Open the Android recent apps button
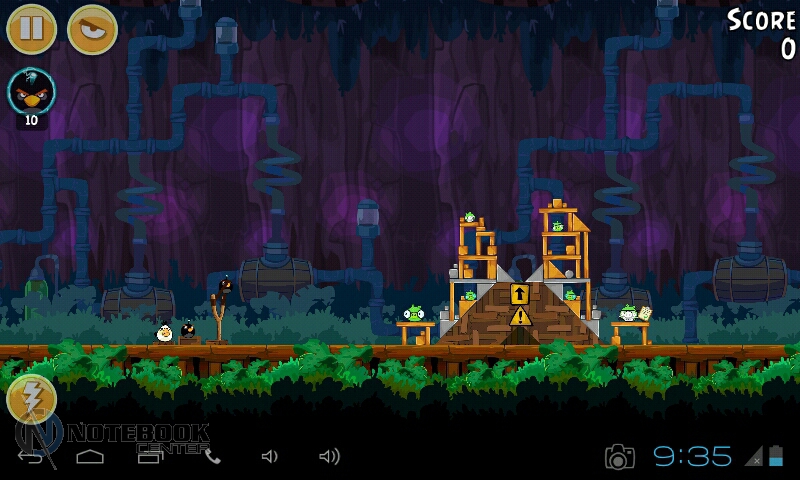800x480 pixels. 150,457
